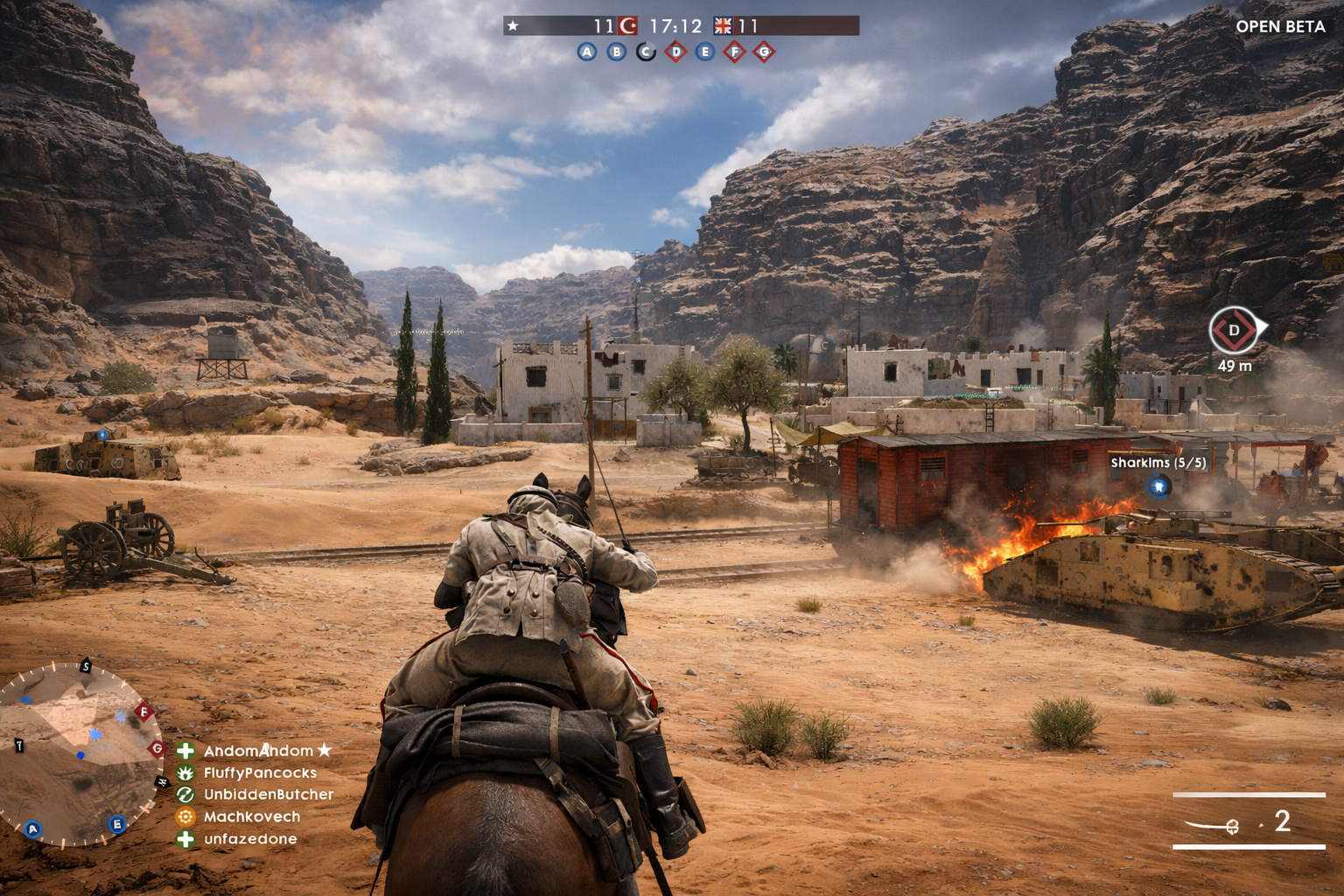
Task: Select red flag F in the top bar
Action: click(x=735, y=52)
